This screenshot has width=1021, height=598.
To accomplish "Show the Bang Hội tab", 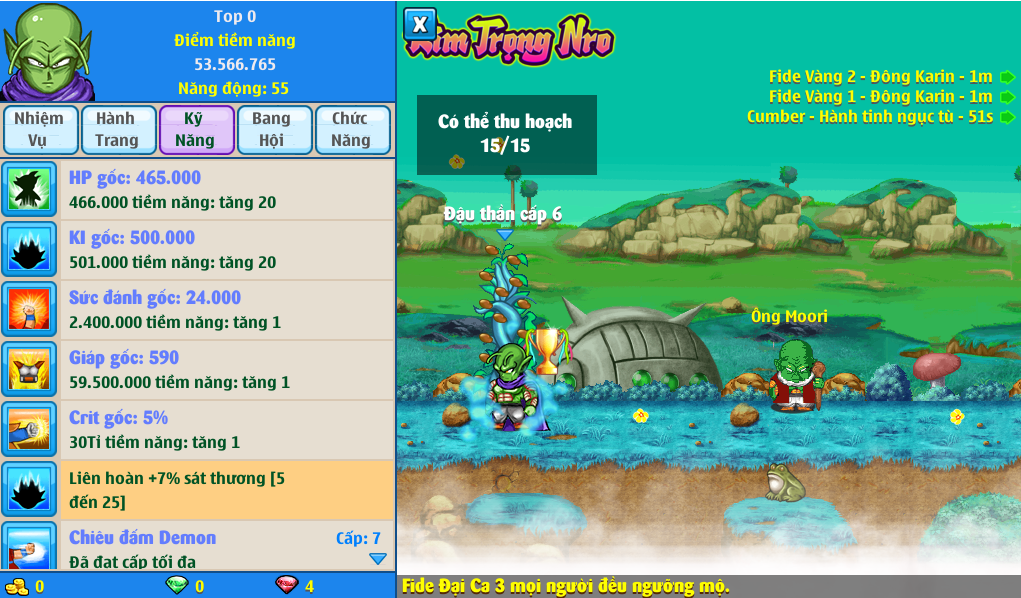I will click(x=272, y=130).
